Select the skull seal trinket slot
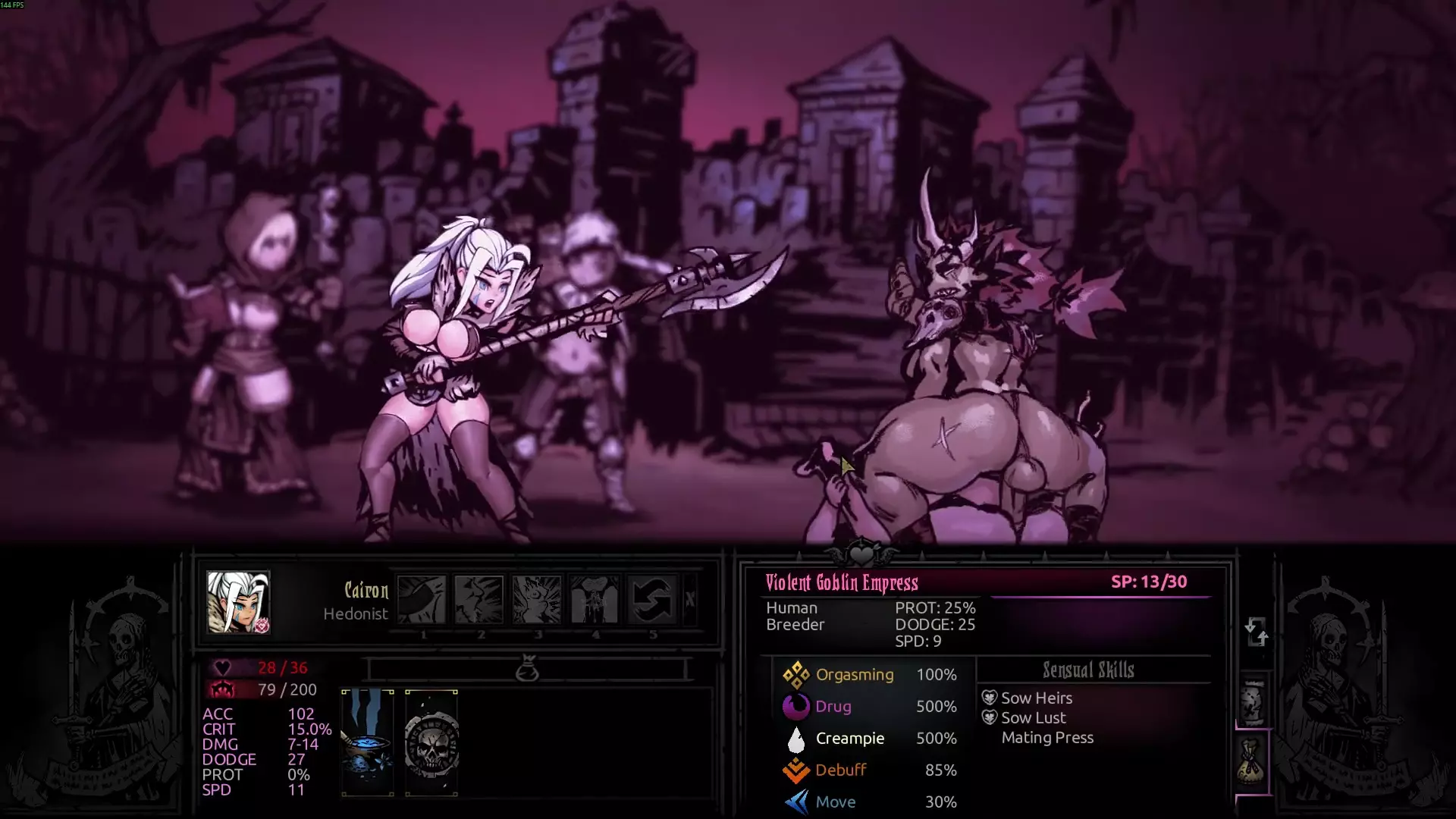The image size is (1456, 819). pos(431,742)
